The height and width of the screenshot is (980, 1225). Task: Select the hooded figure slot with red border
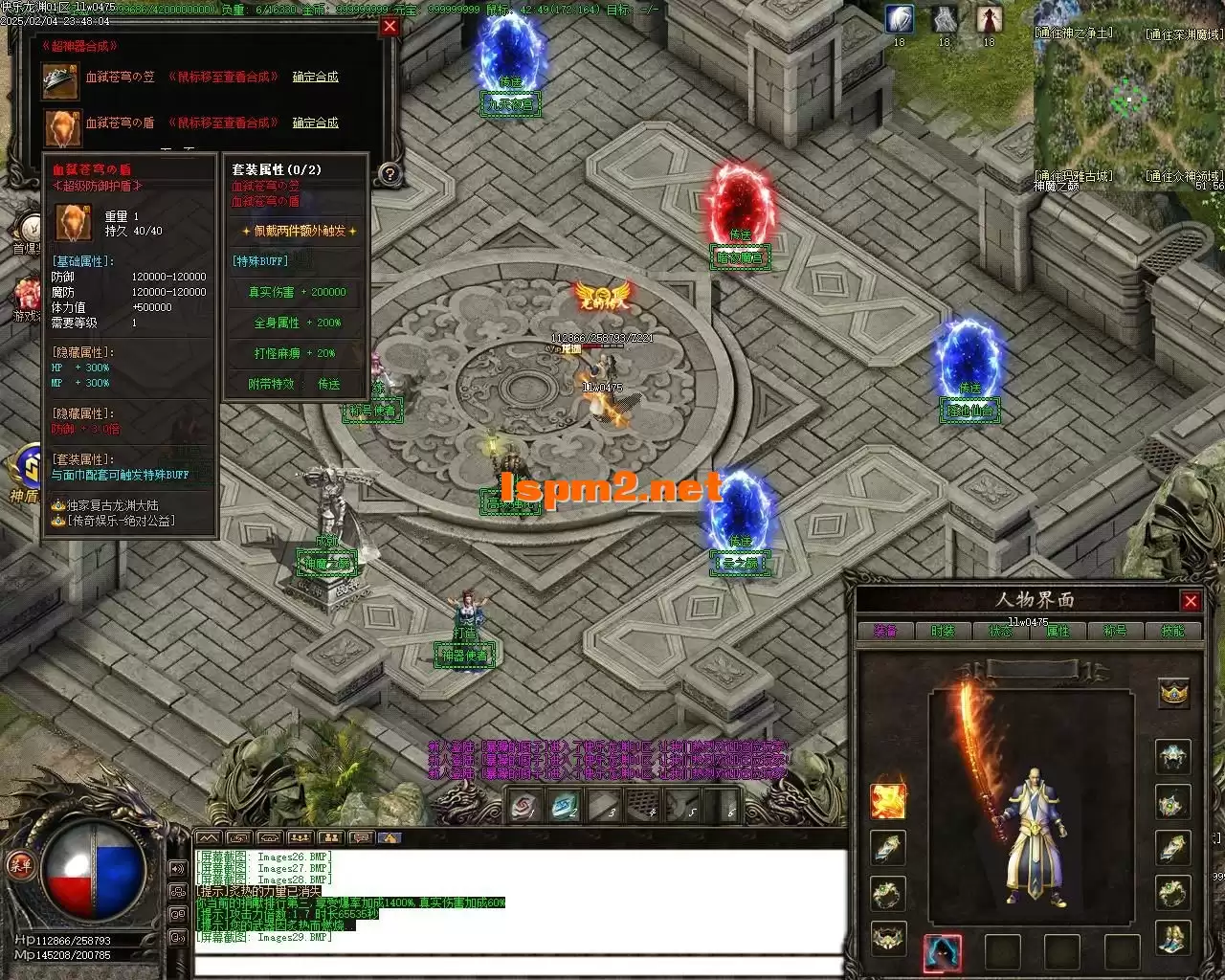(943, 952)
